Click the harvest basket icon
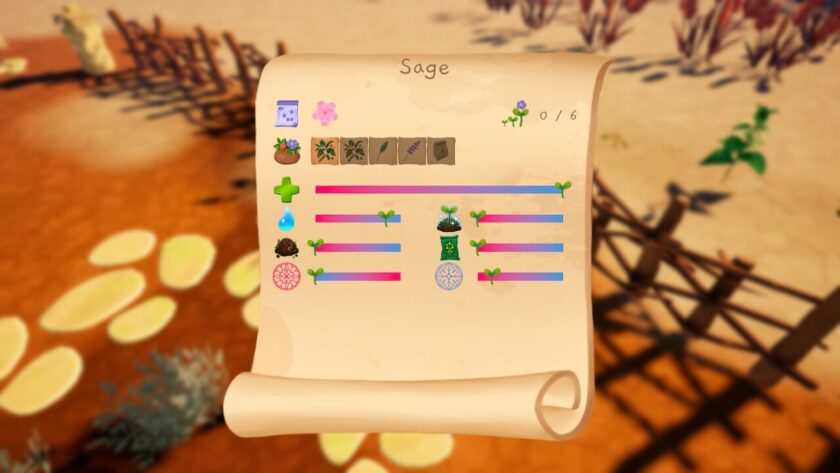The image size is (840, 473). pos(287,151)
